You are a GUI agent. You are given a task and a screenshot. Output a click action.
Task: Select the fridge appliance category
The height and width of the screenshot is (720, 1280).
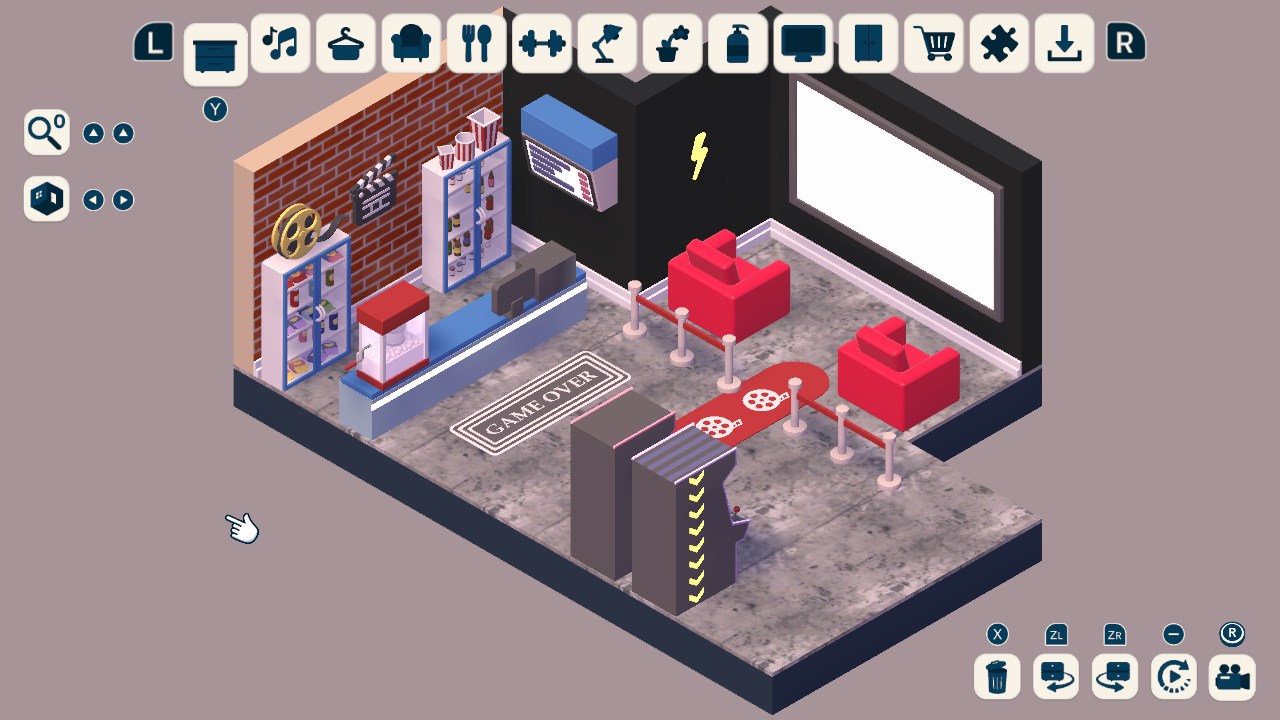pyautogui.click(x=868, y=44)
